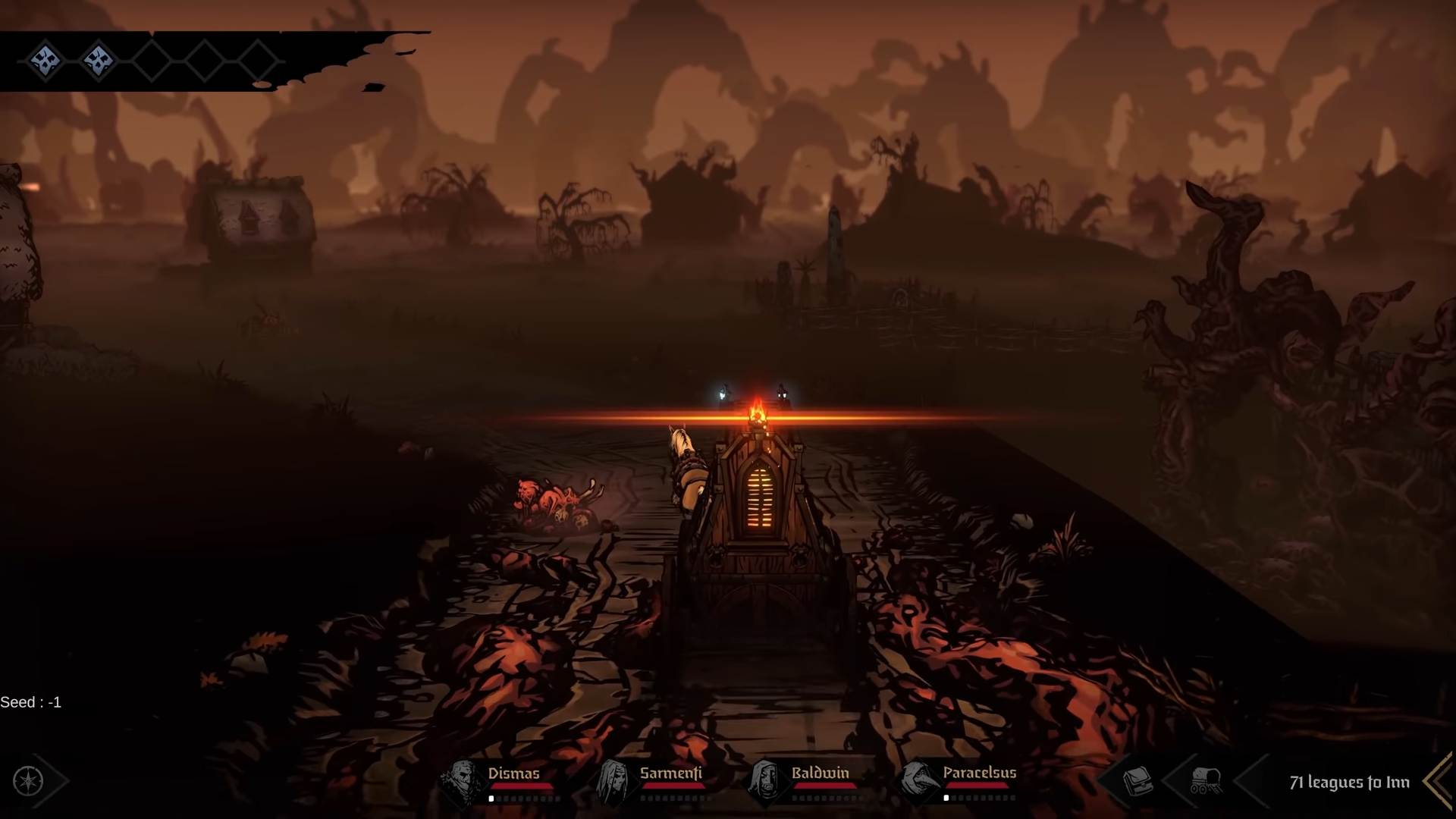Open the inventory chest icon
1456x819 pixels.
click(1137, 781)
